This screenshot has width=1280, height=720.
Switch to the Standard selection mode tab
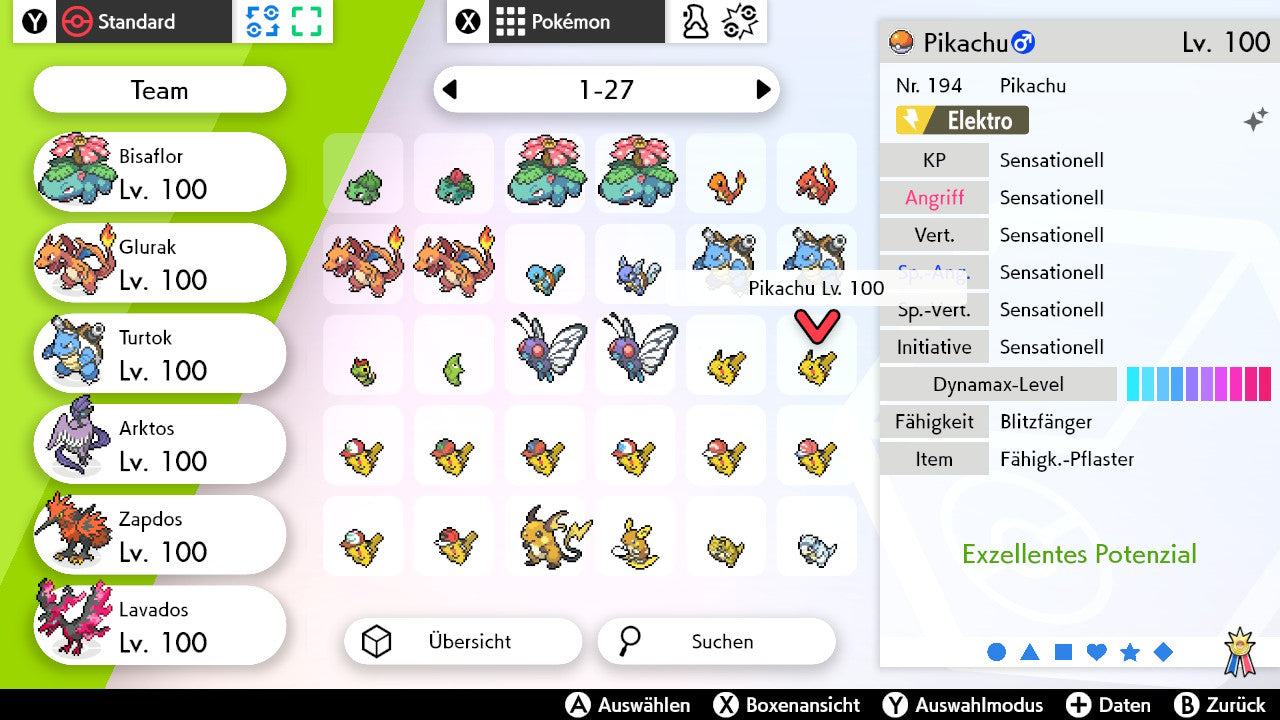coord(121,21)
